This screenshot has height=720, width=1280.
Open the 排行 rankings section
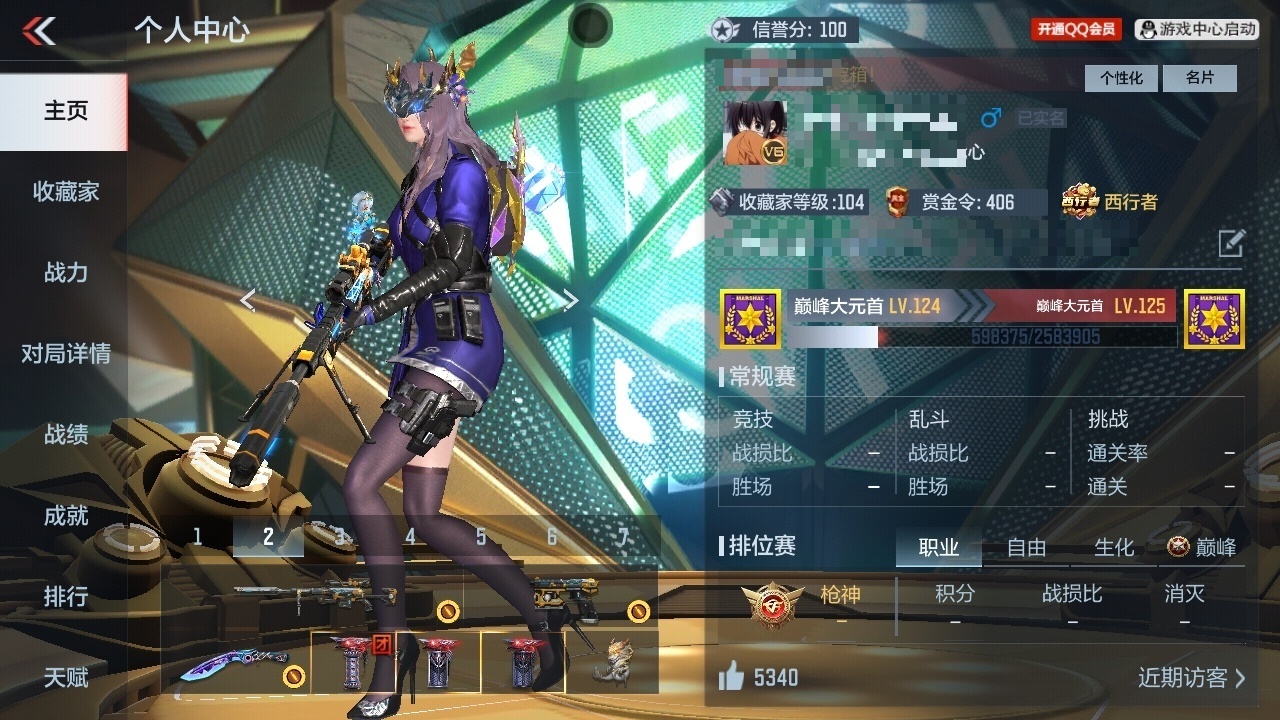coord(65,596)
